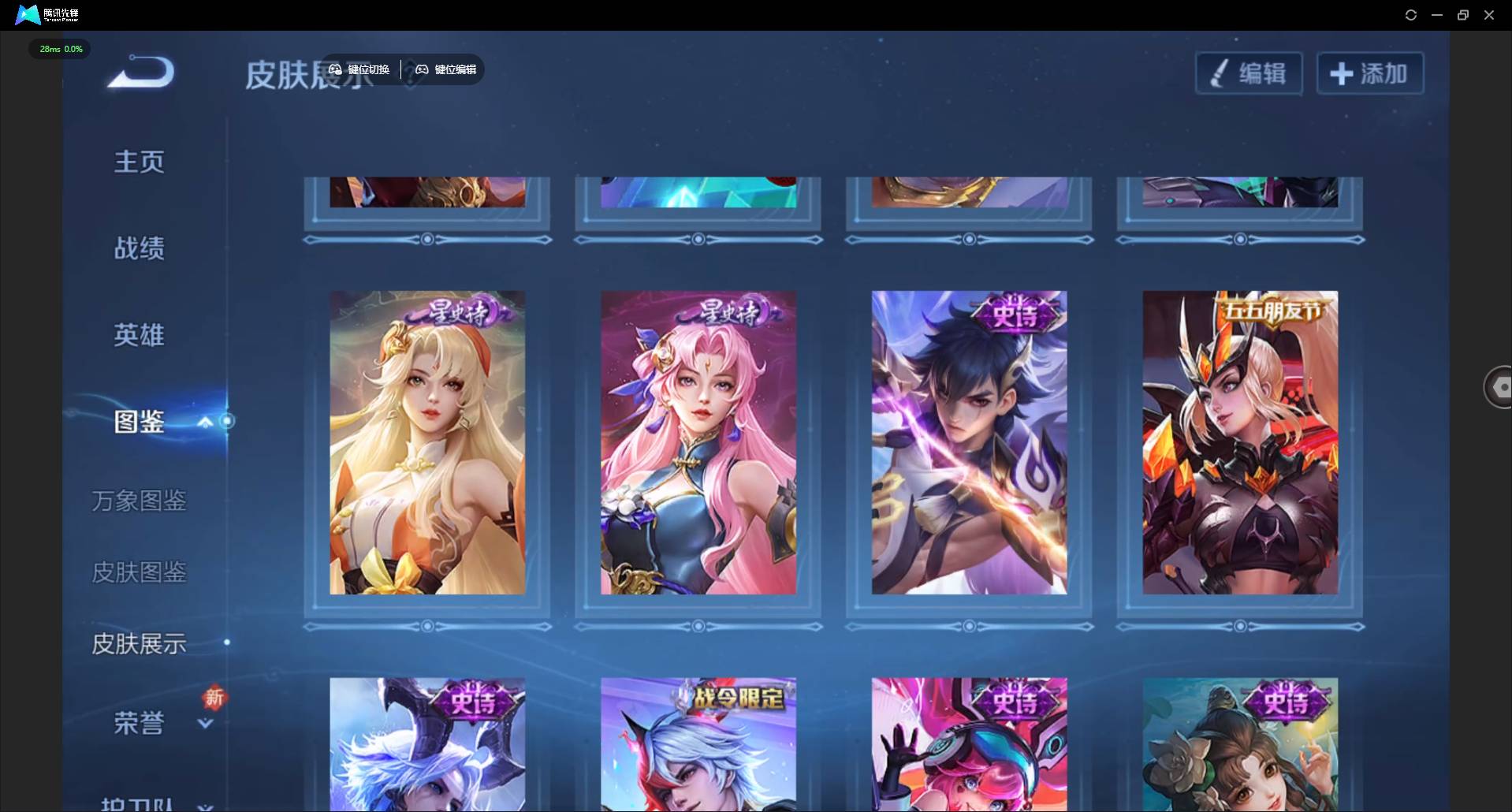Go back with the return arrow
The image size is (1512, 812).
pyautogui.click(x=142, y=73)
